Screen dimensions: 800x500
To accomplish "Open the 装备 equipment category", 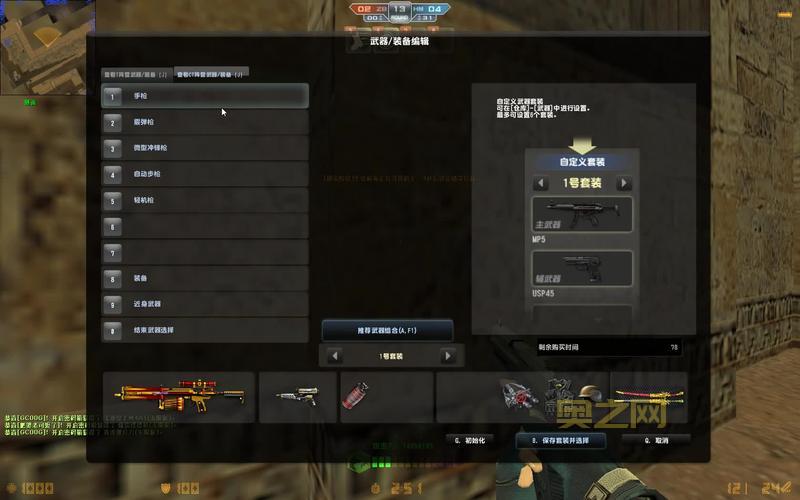I will [205, 278].
